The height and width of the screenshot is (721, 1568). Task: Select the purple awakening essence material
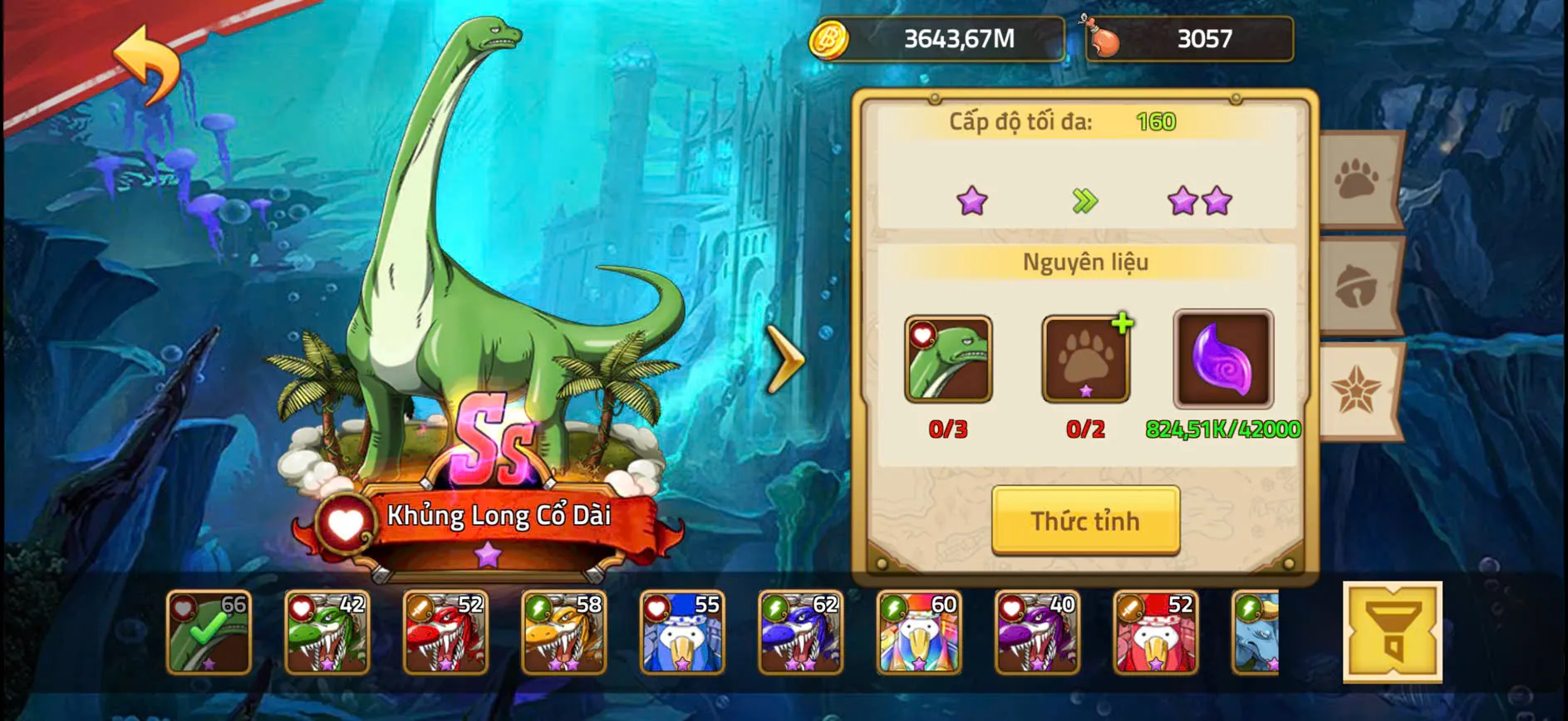coord(1221,359)
